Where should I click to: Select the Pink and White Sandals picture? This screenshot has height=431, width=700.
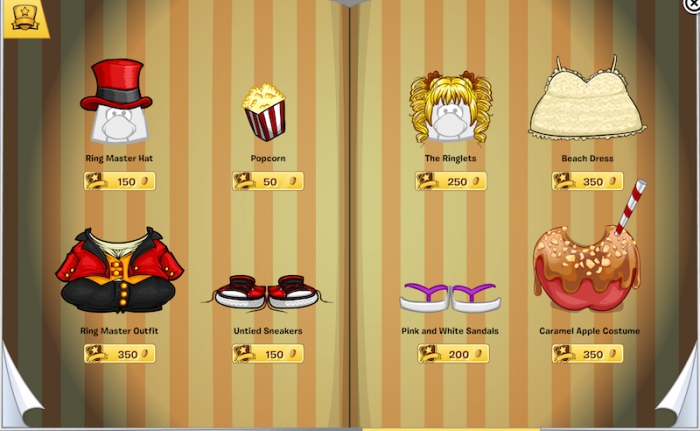click(x=450, y=297)
